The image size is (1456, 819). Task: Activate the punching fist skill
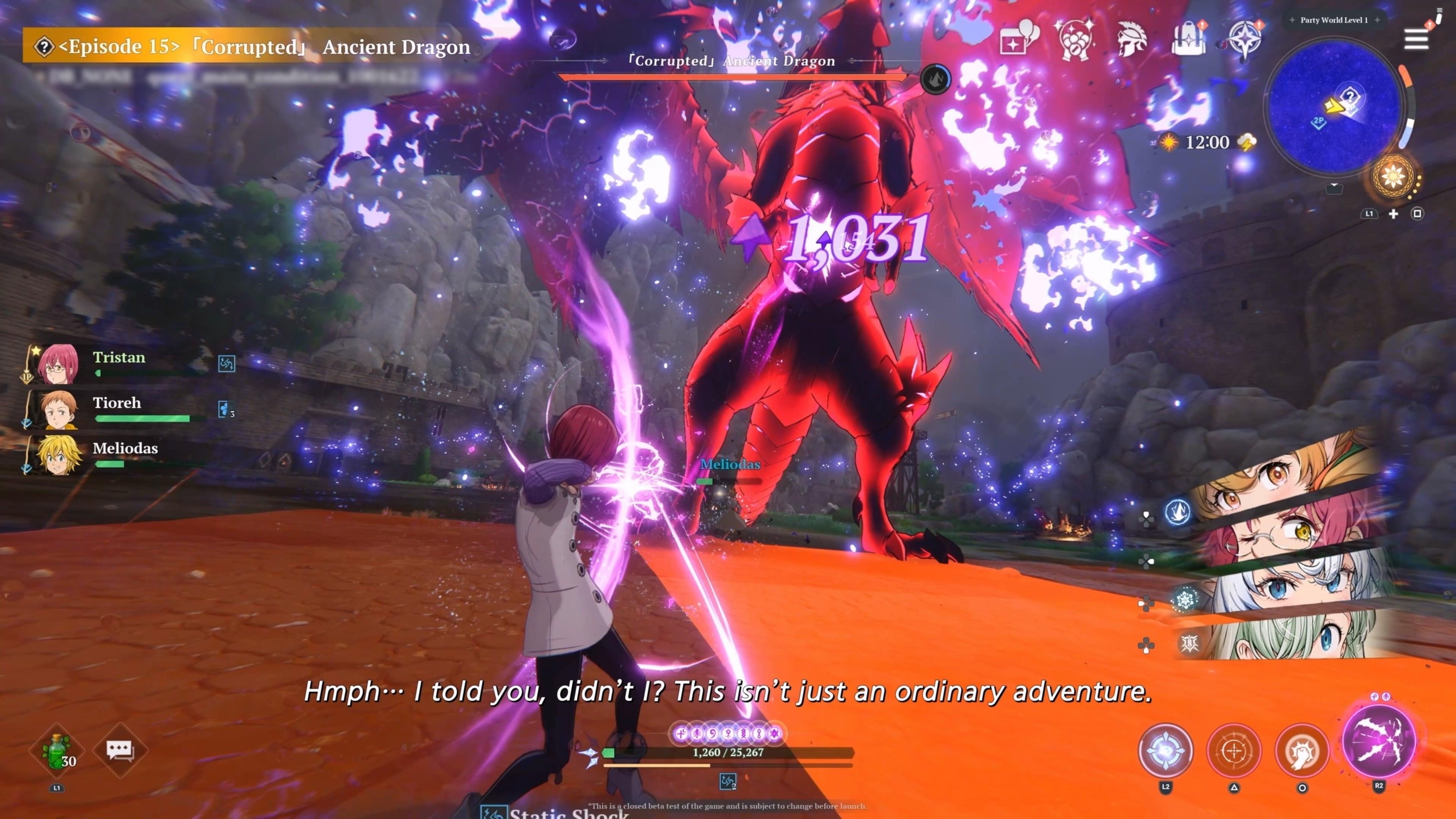(1302, 751)
